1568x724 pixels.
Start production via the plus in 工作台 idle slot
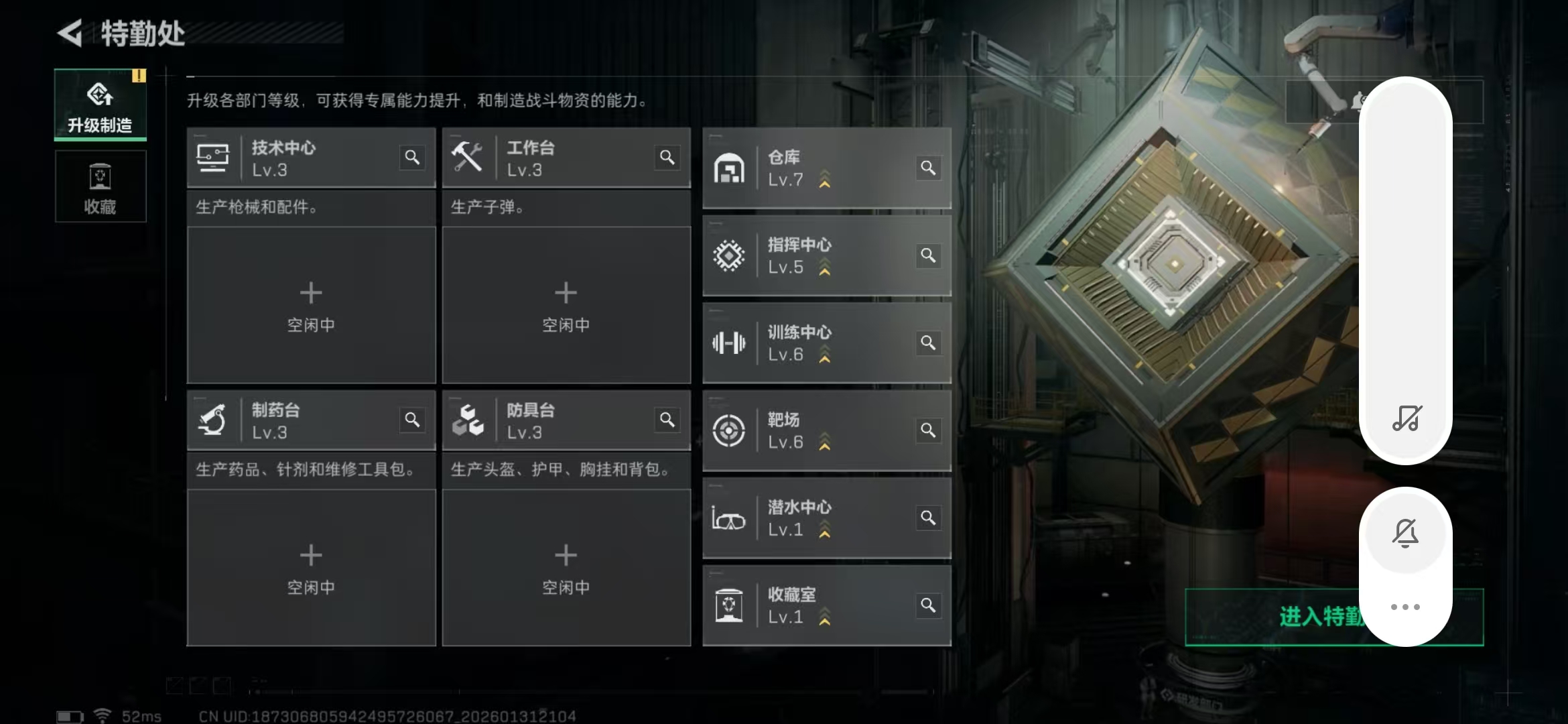(x=566, y=292)
